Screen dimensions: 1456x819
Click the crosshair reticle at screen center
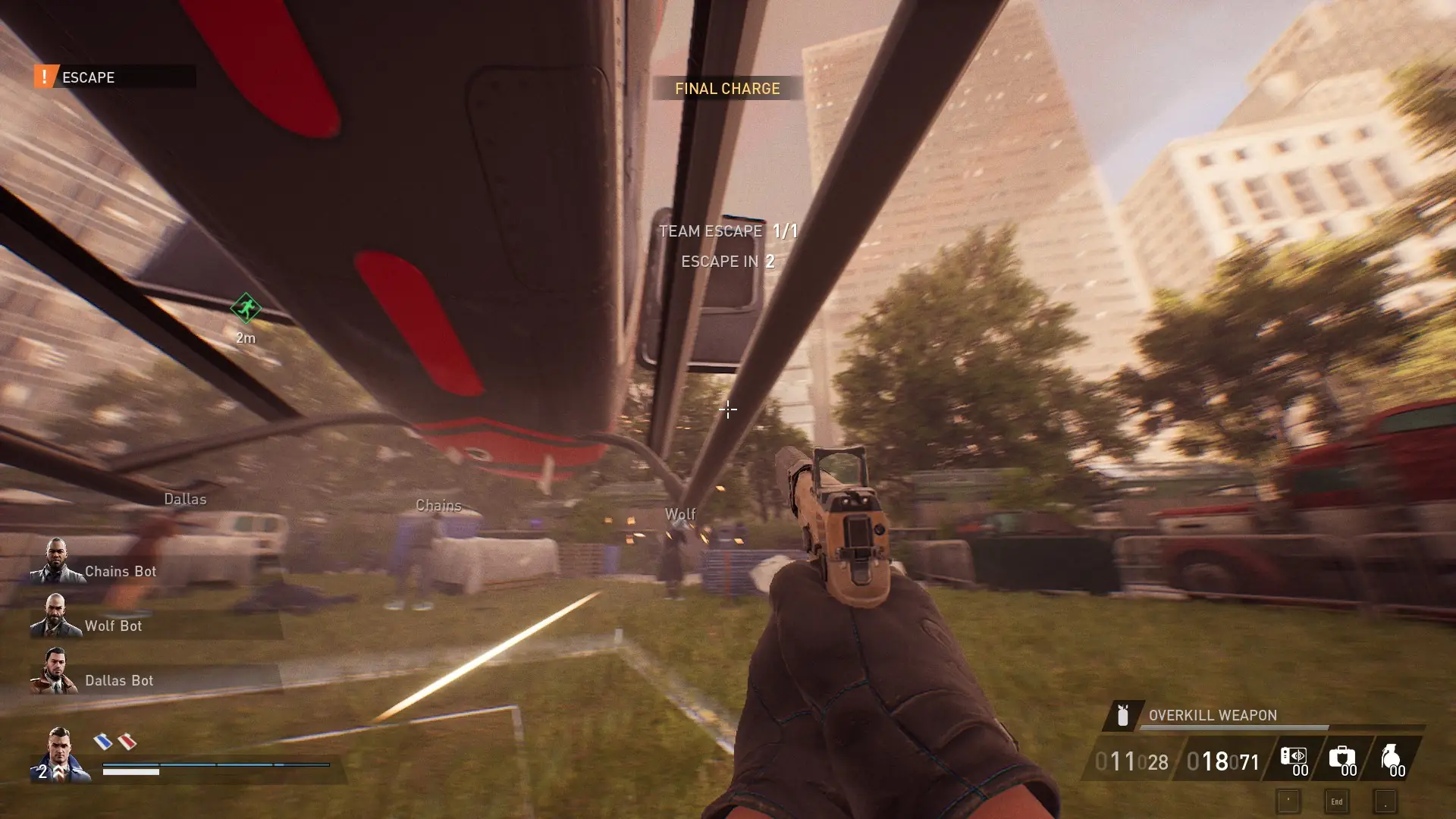pos(728,409)
